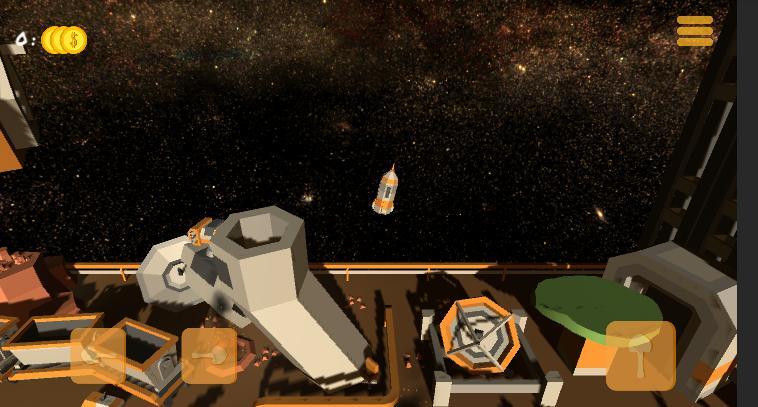This screenshot has width=758, height=407.
Task: Tap the left-pointing steer button
Action: click(x=98, y=355)
